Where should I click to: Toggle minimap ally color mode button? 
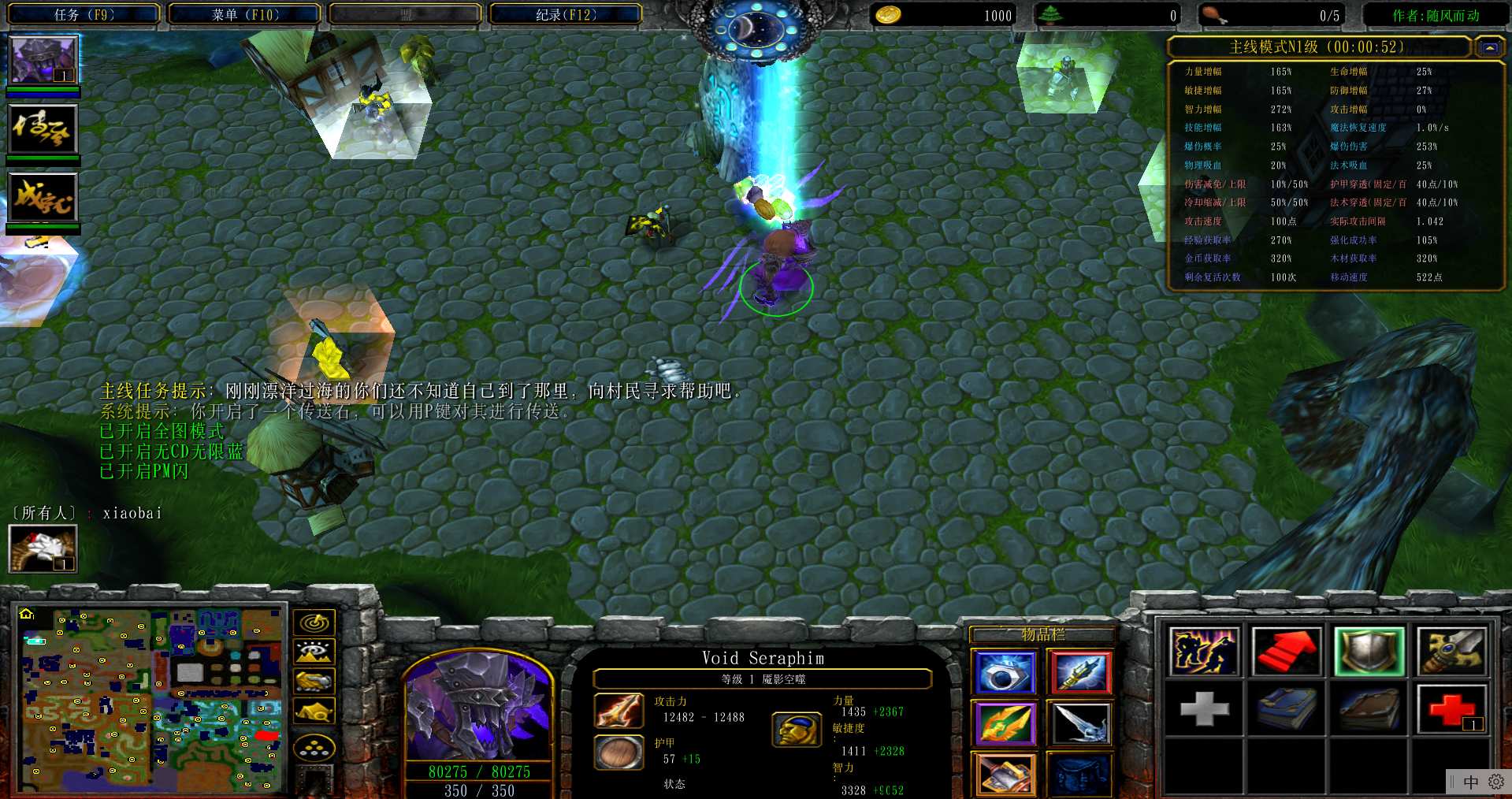(314, 682)
